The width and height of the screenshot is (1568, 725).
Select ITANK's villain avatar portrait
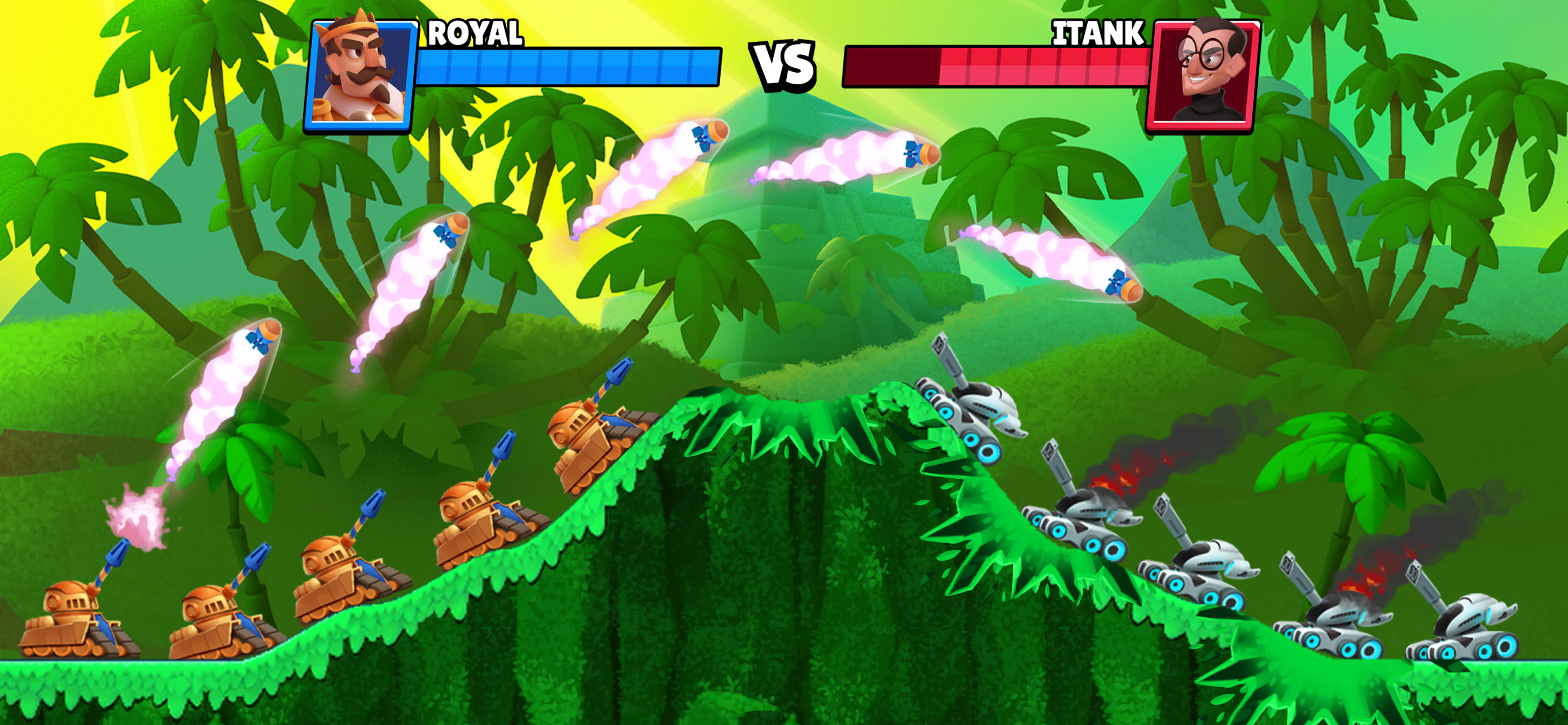point(1208,73)
